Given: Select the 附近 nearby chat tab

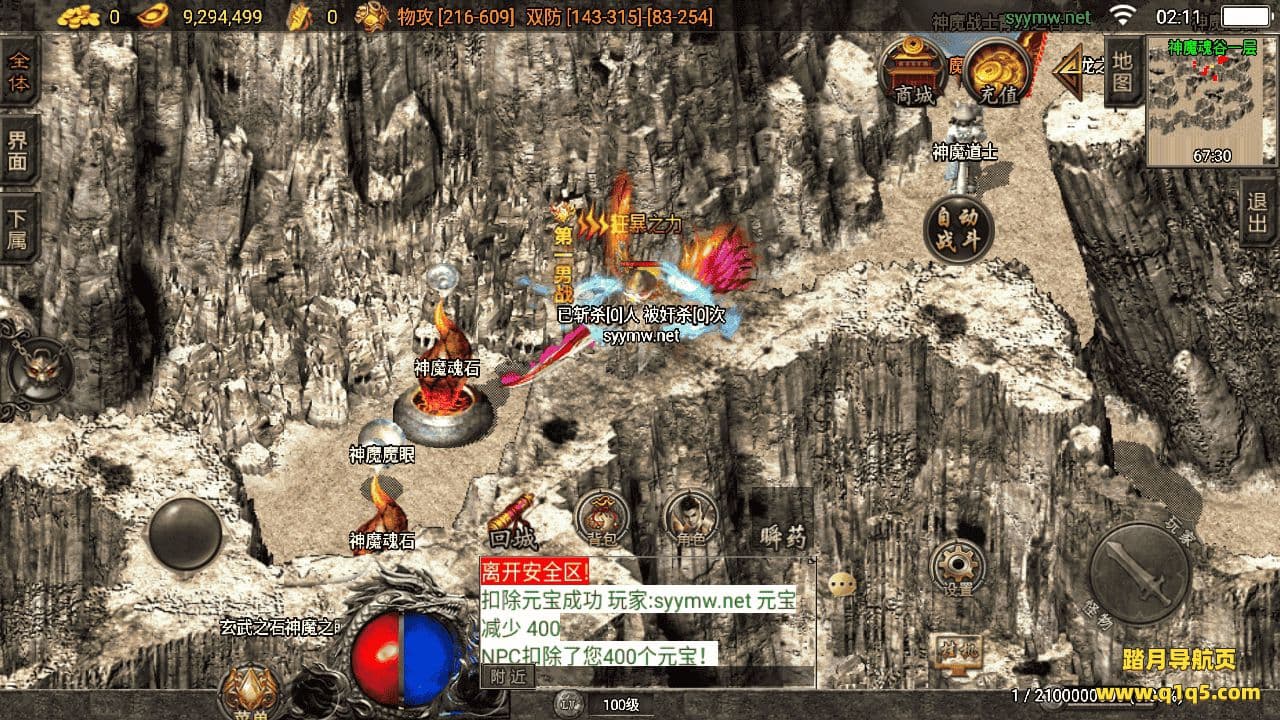Looking at the screenshot, I should pyautogui.click(x=508, y=676).
